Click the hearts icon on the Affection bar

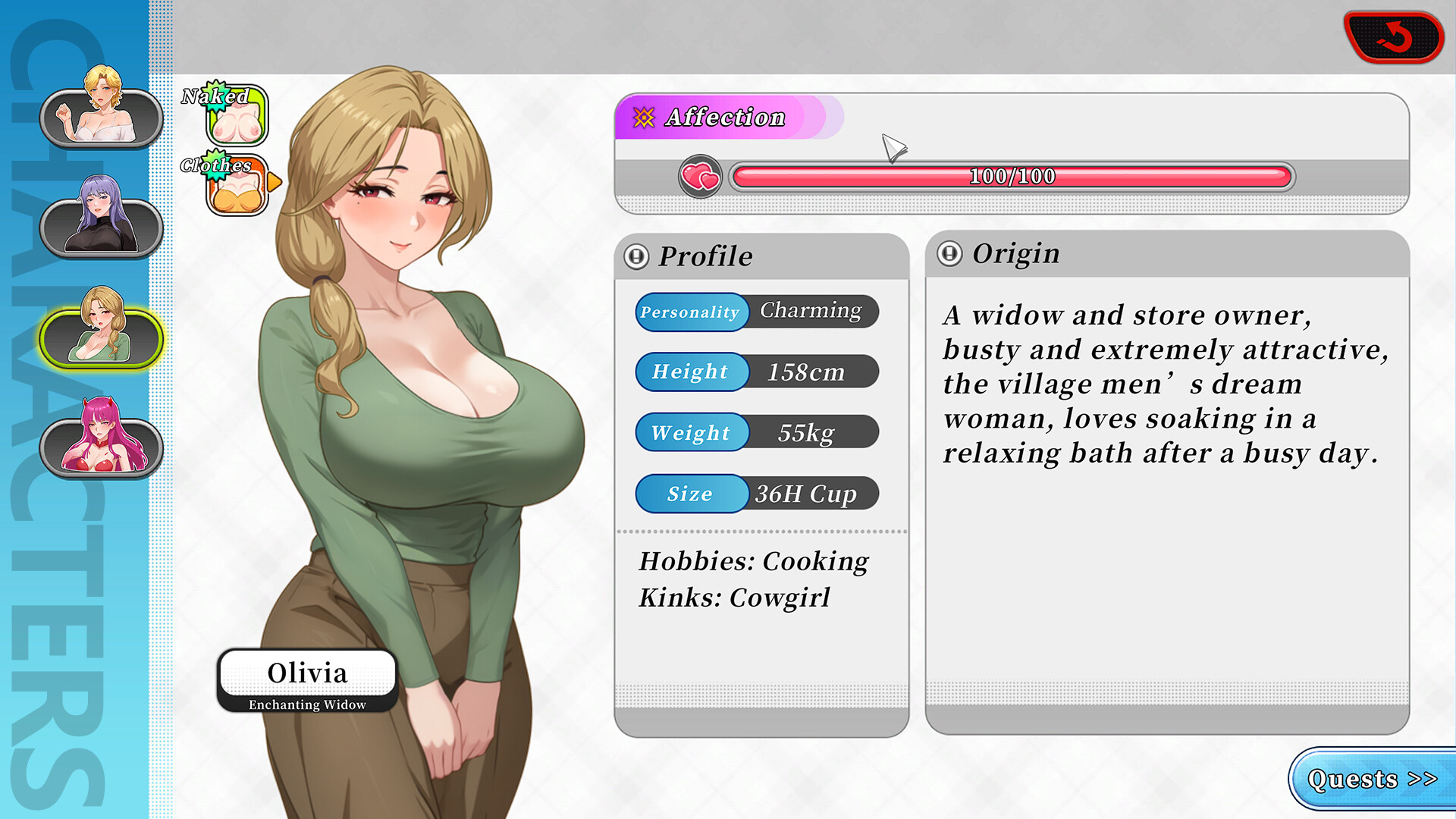(x=701, y=177)
